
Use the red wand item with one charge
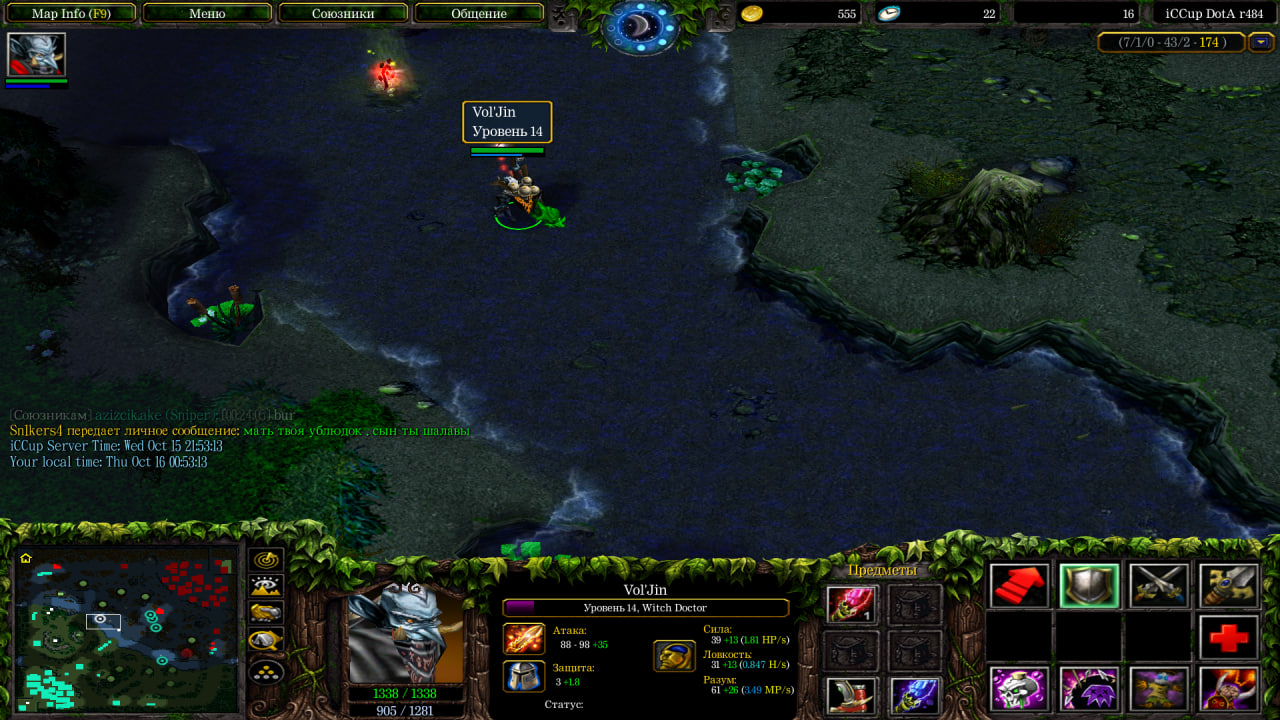click(x=851, y=604)
